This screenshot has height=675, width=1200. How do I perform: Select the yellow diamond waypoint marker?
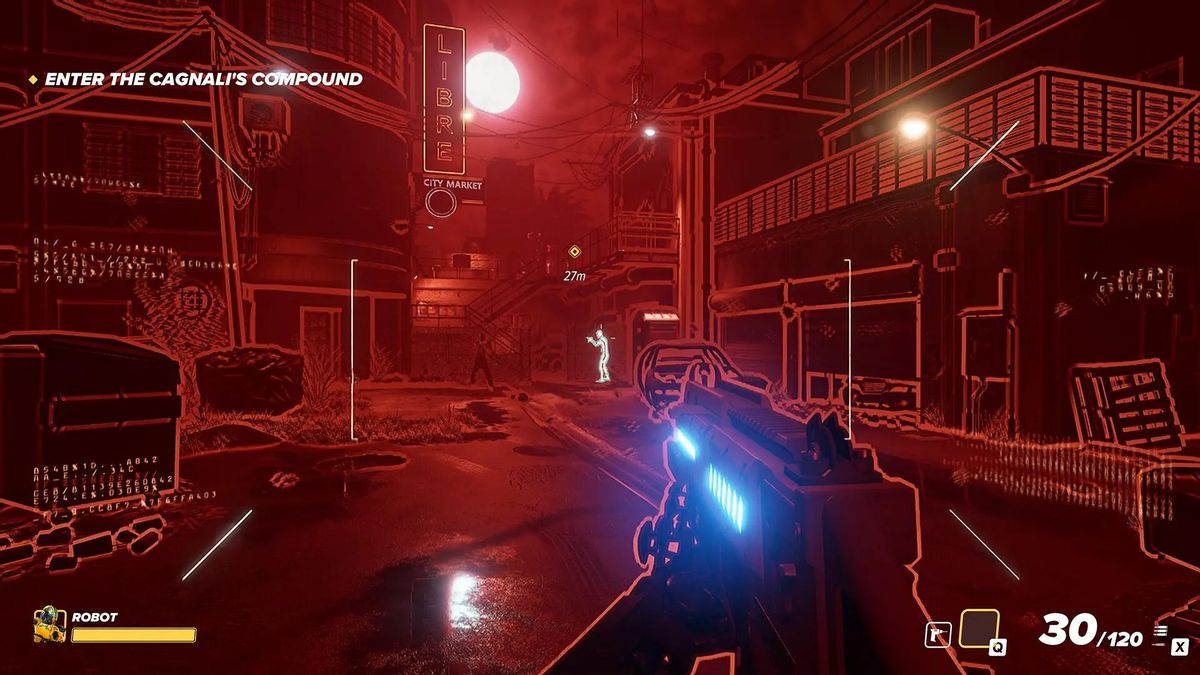click(574, 252)
